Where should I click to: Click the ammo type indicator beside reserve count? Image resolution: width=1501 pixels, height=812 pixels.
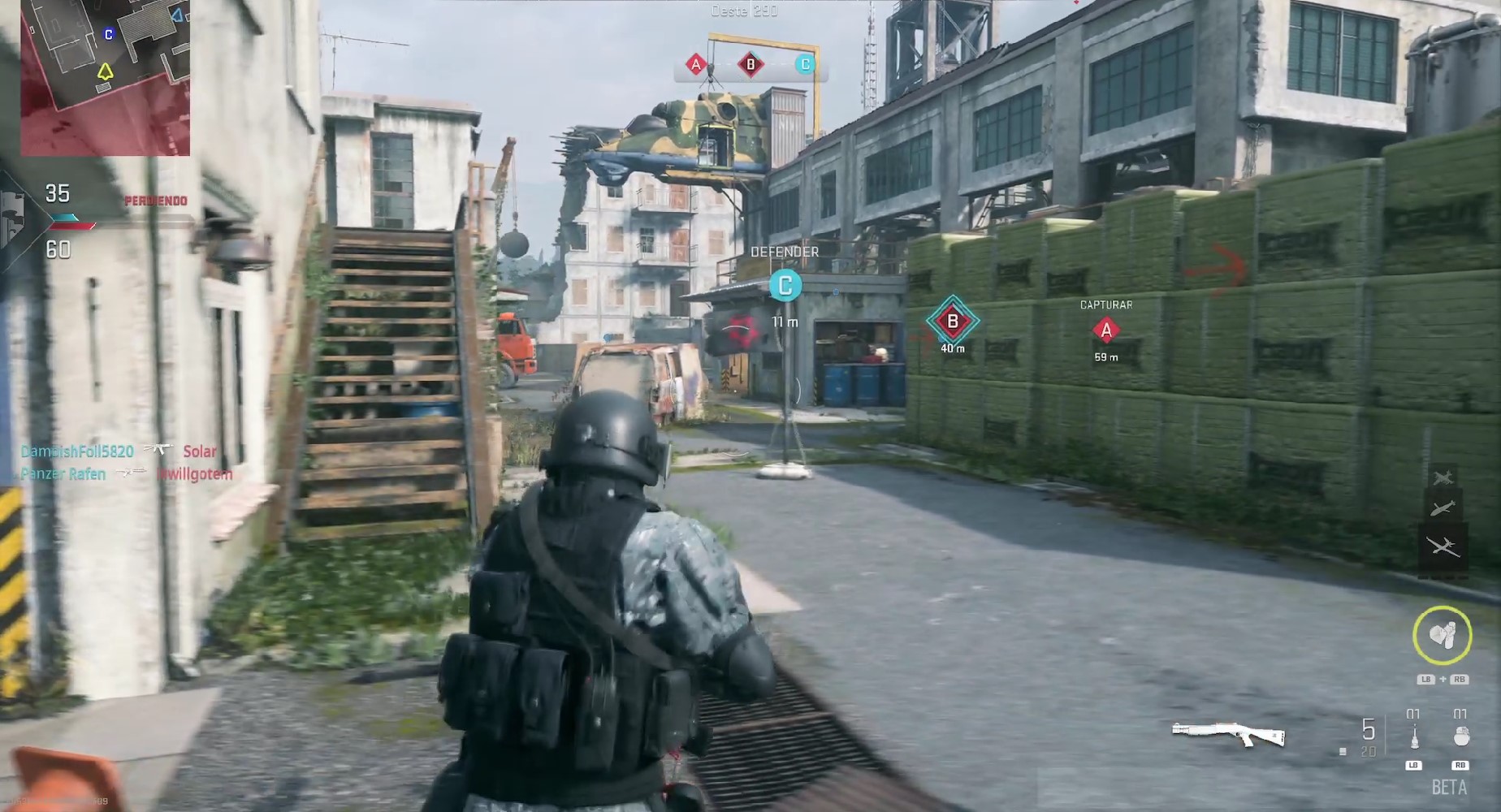tap(1343, 752)
